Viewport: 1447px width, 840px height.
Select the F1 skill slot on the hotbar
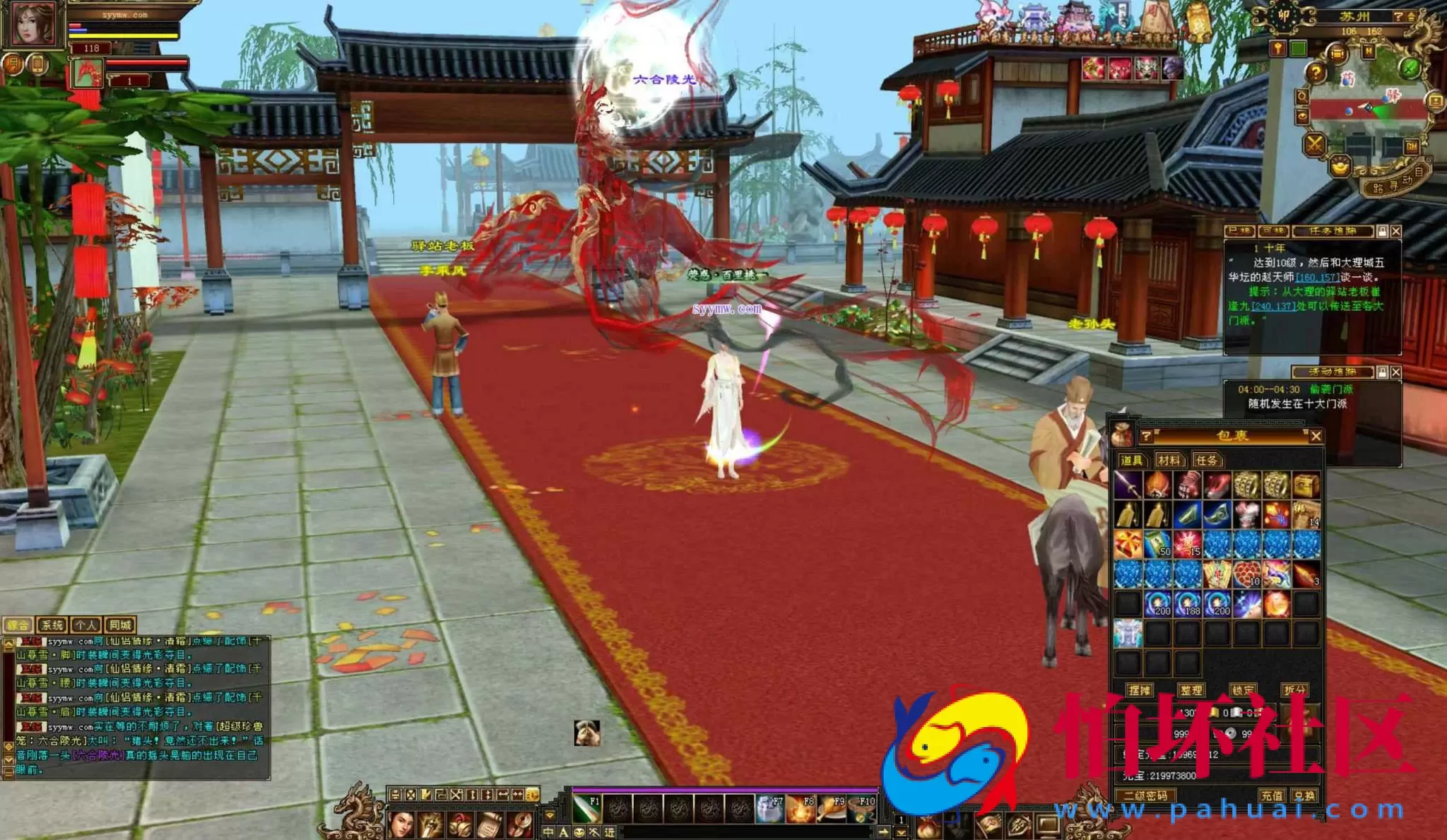coord(586,809)
